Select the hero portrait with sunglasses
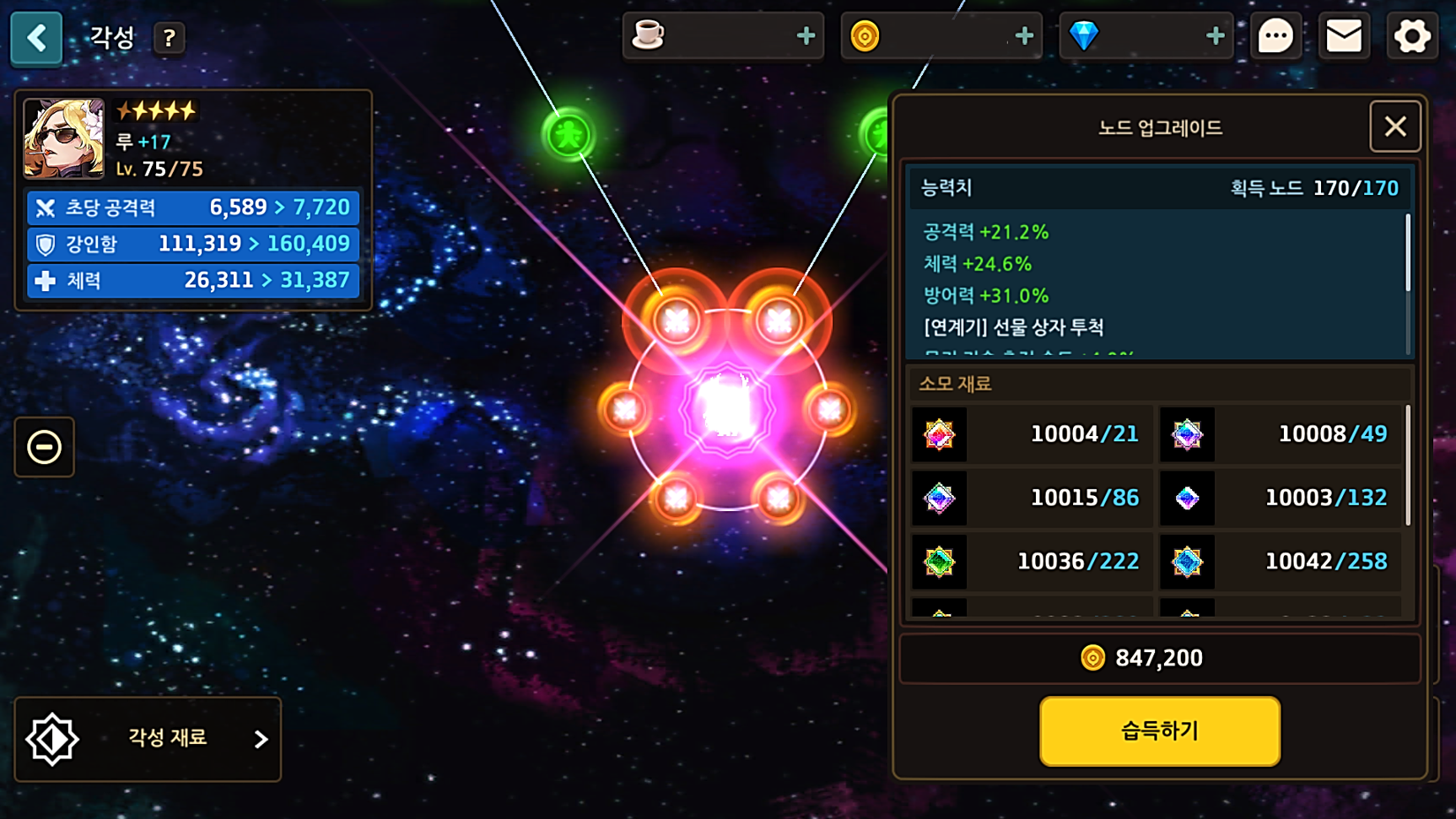This screenshot has height=819, width=1456. [x=64, y=139]
